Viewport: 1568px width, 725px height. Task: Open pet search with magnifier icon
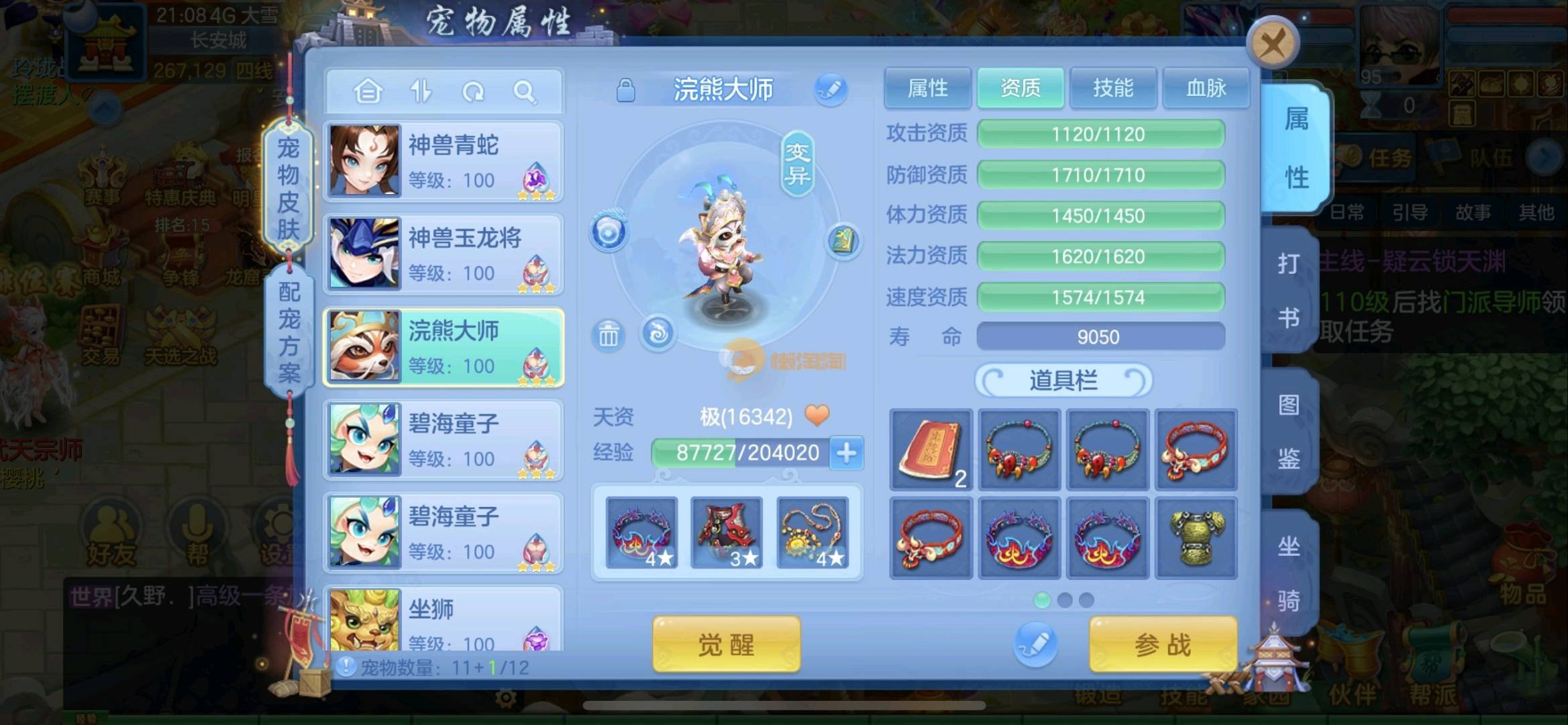point(525,91)
